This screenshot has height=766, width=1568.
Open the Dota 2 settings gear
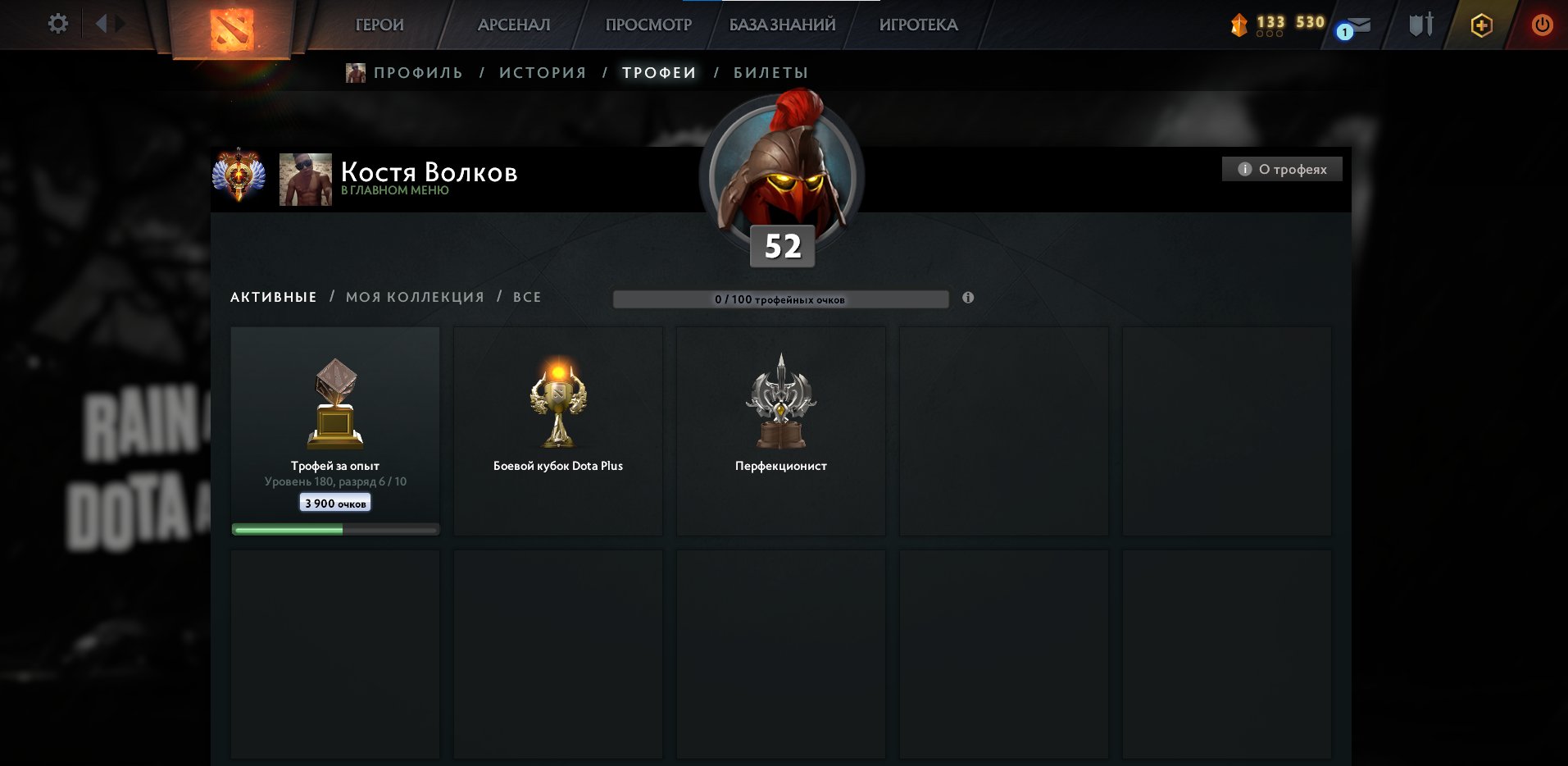(57, 23)
